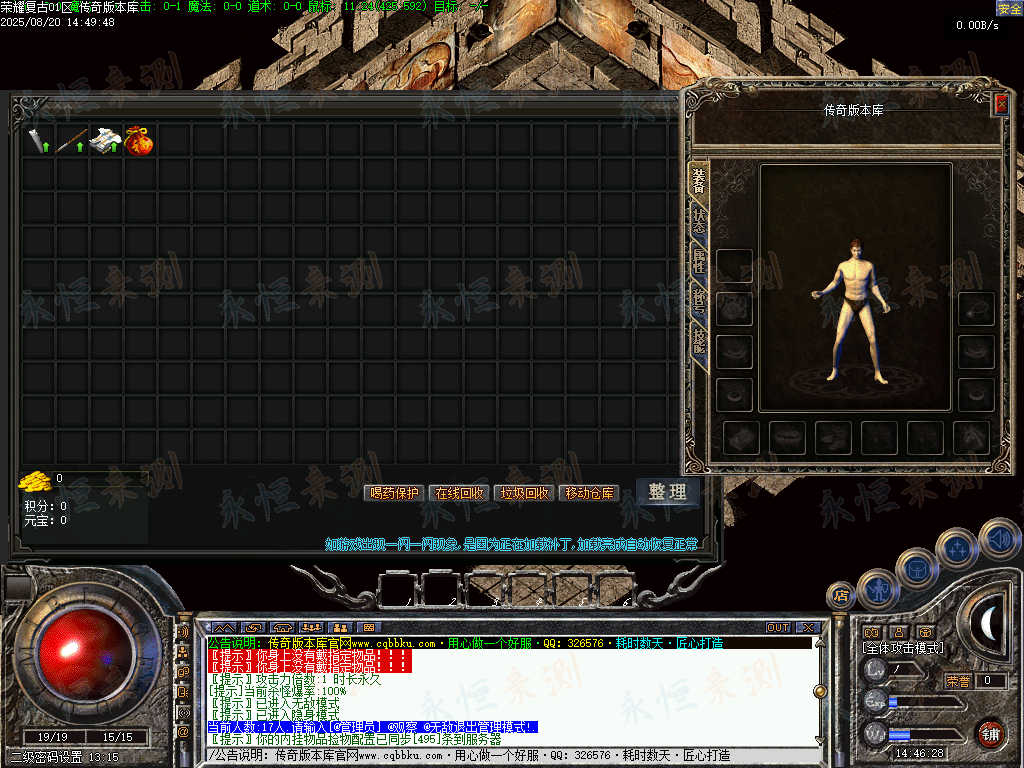
Task: Close the character equipment panel
Action: click(1001, 102)
